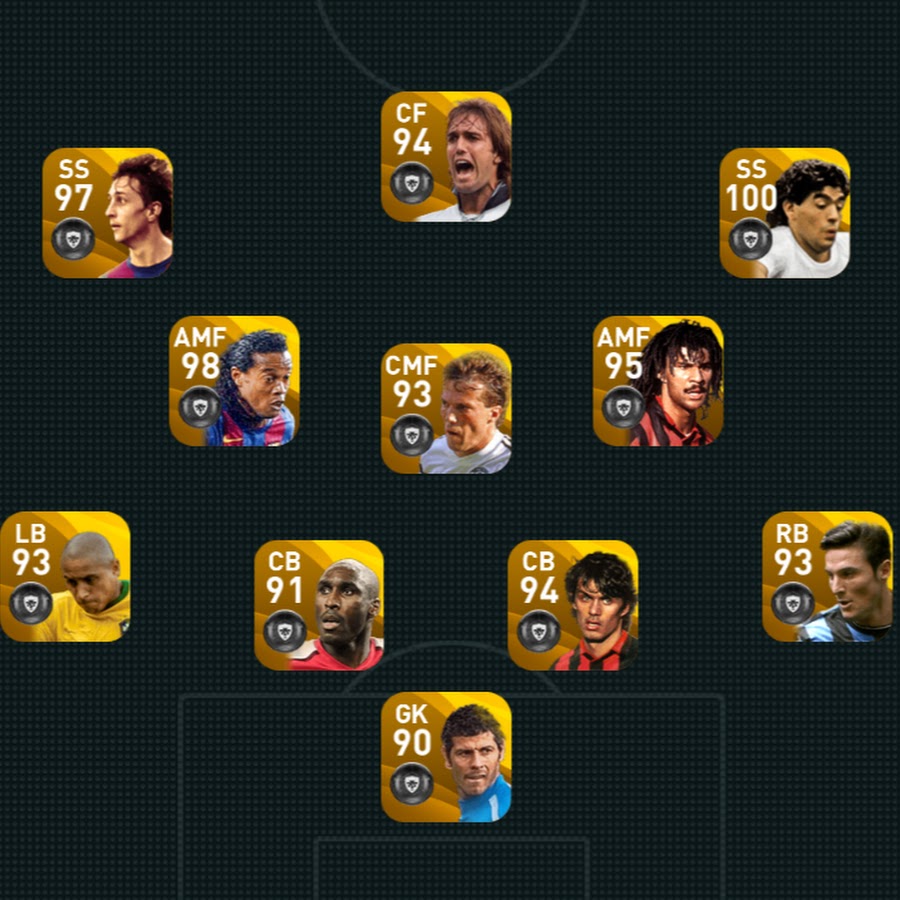
Task: Open the CMF 93 player card
Action: click(446, 409)
